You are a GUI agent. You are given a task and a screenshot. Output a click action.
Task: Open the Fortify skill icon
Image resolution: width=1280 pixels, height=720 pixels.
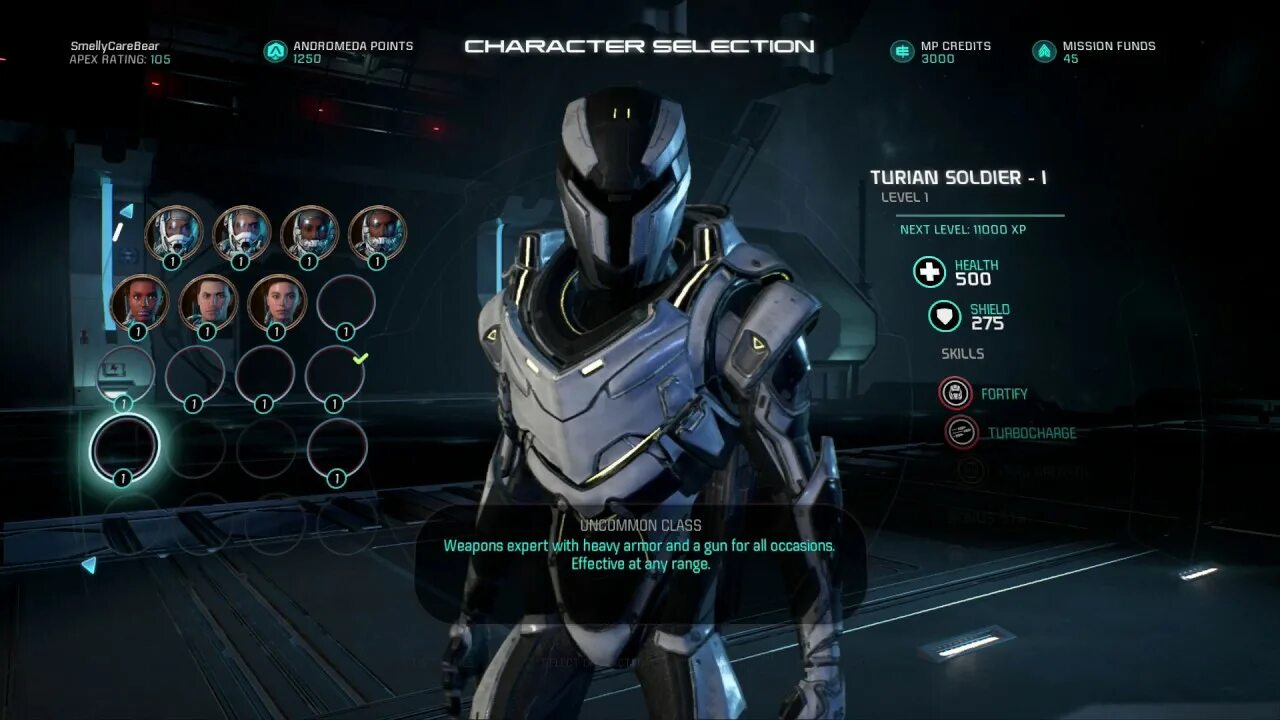coord(955,393)
